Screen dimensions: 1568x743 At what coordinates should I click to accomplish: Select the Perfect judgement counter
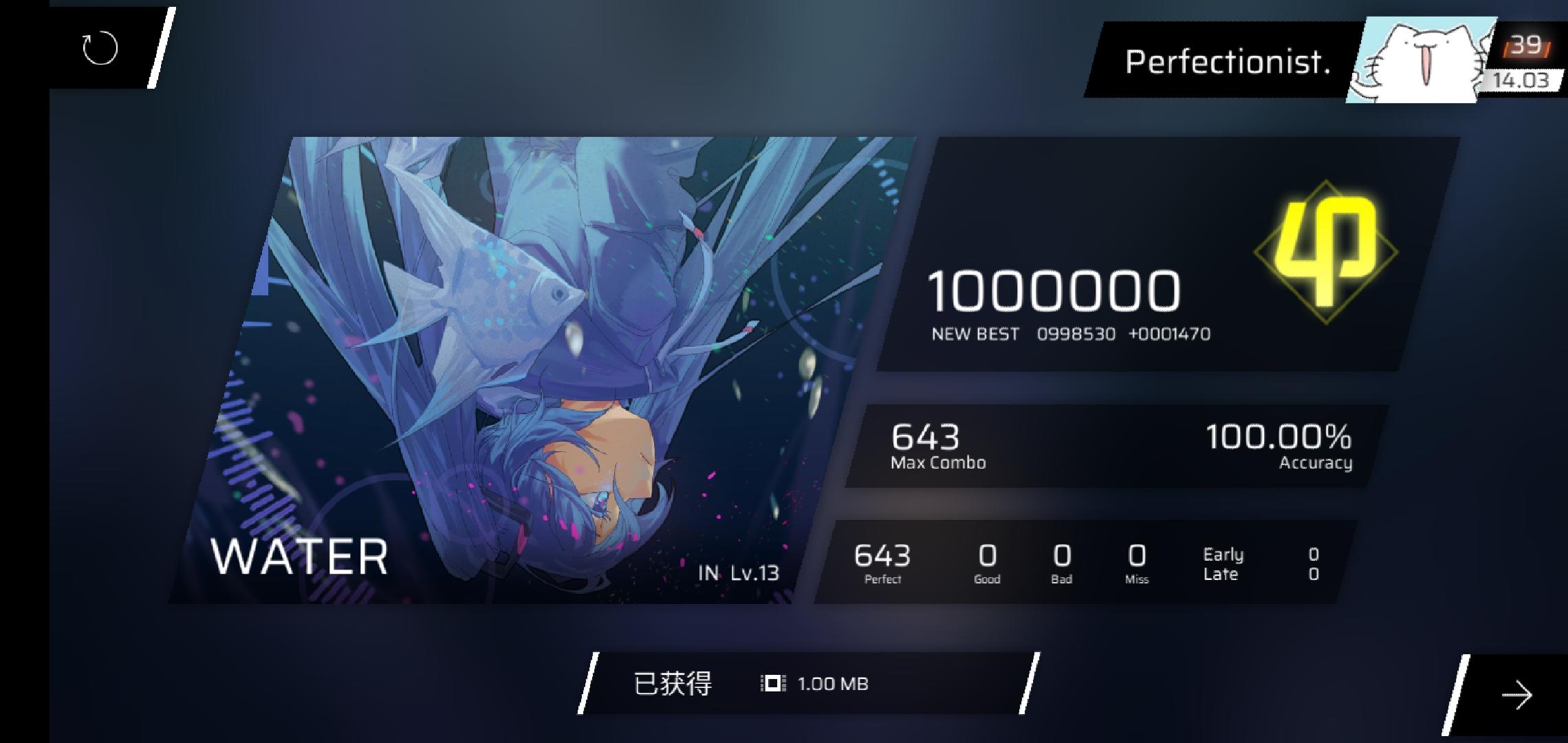coord(882,563)
